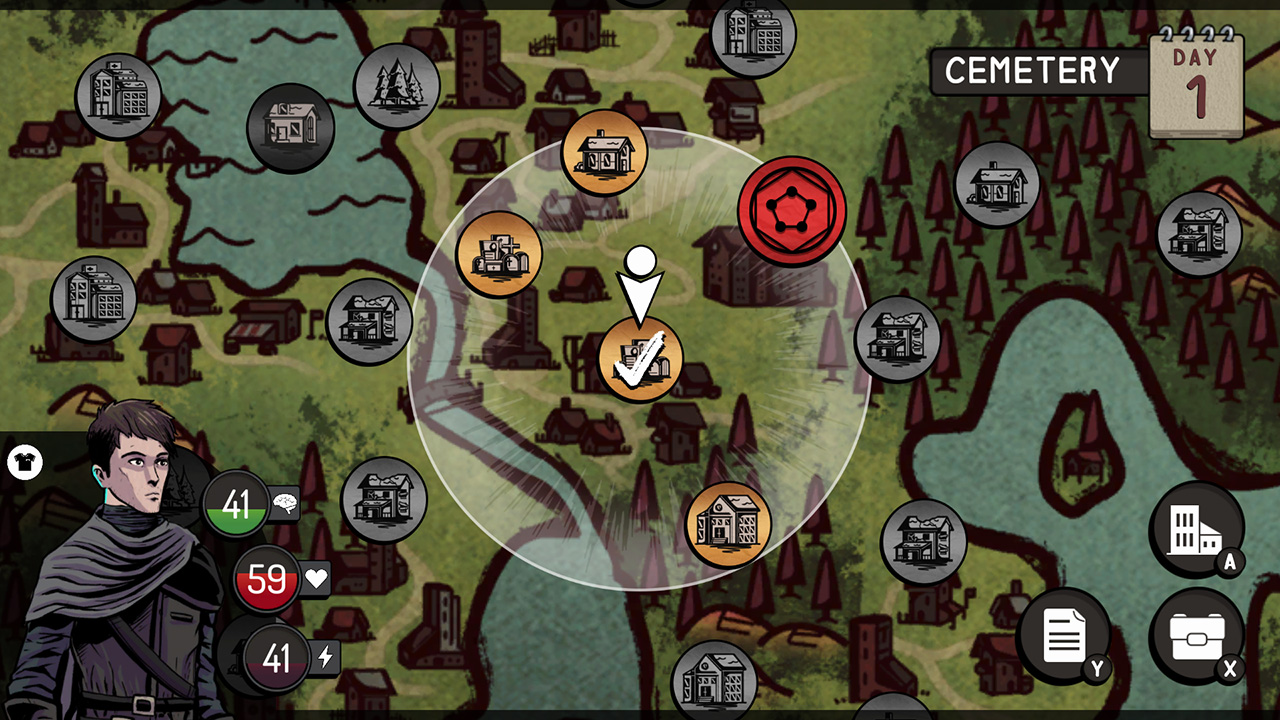
Task: Select the red pentagon map marker
Action: coord(792,211)
